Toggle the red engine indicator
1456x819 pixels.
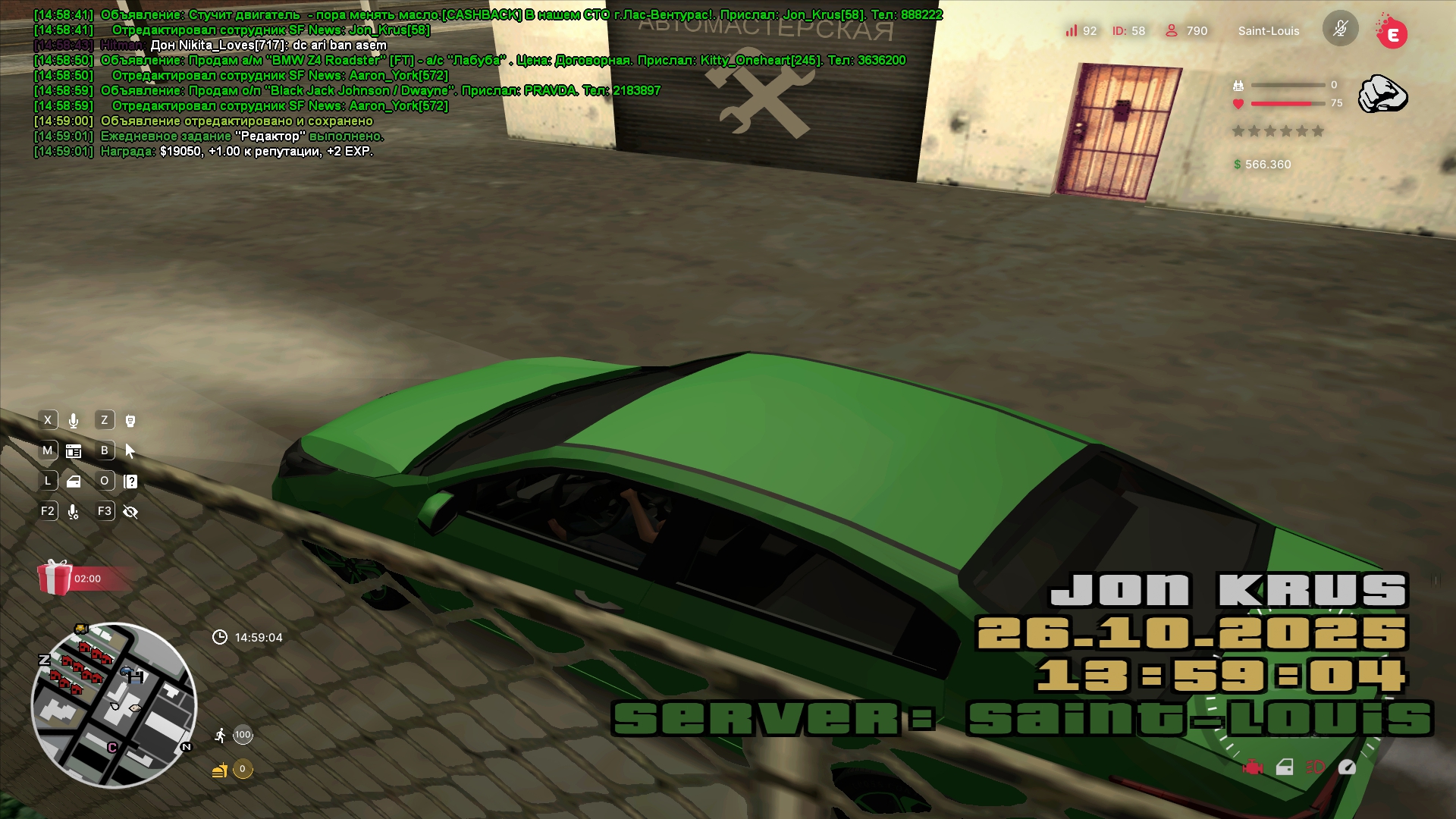pyautogui.click(x=1253, y=767)
